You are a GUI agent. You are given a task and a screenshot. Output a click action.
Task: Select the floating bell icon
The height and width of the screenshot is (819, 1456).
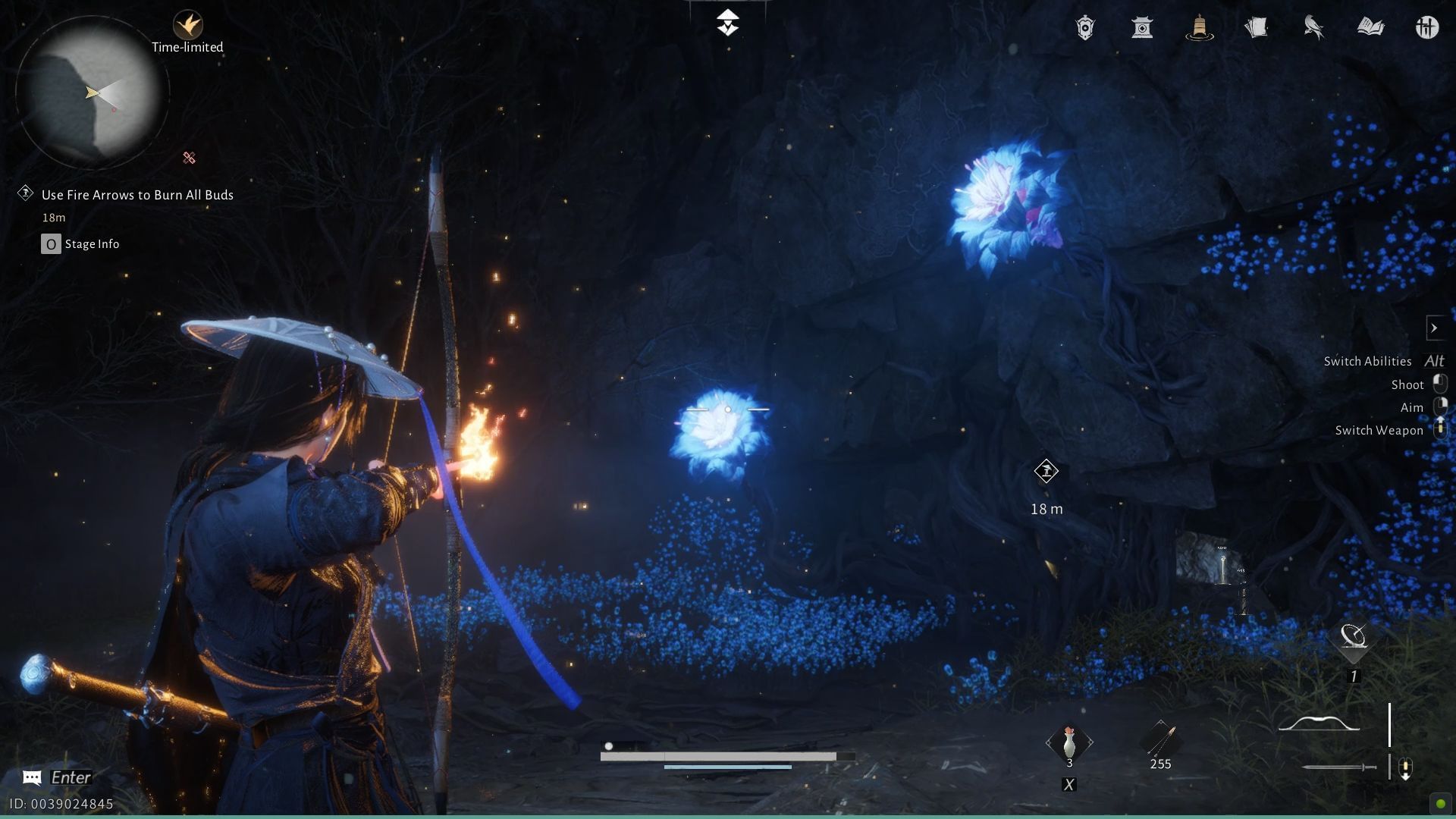pos(1199,28)
